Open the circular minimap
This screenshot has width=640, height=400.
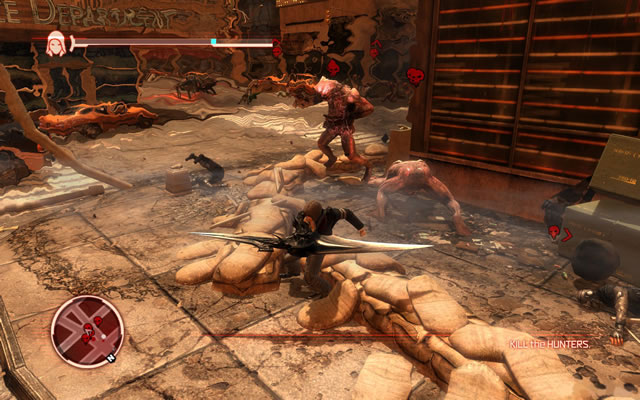tap(88, 331)
